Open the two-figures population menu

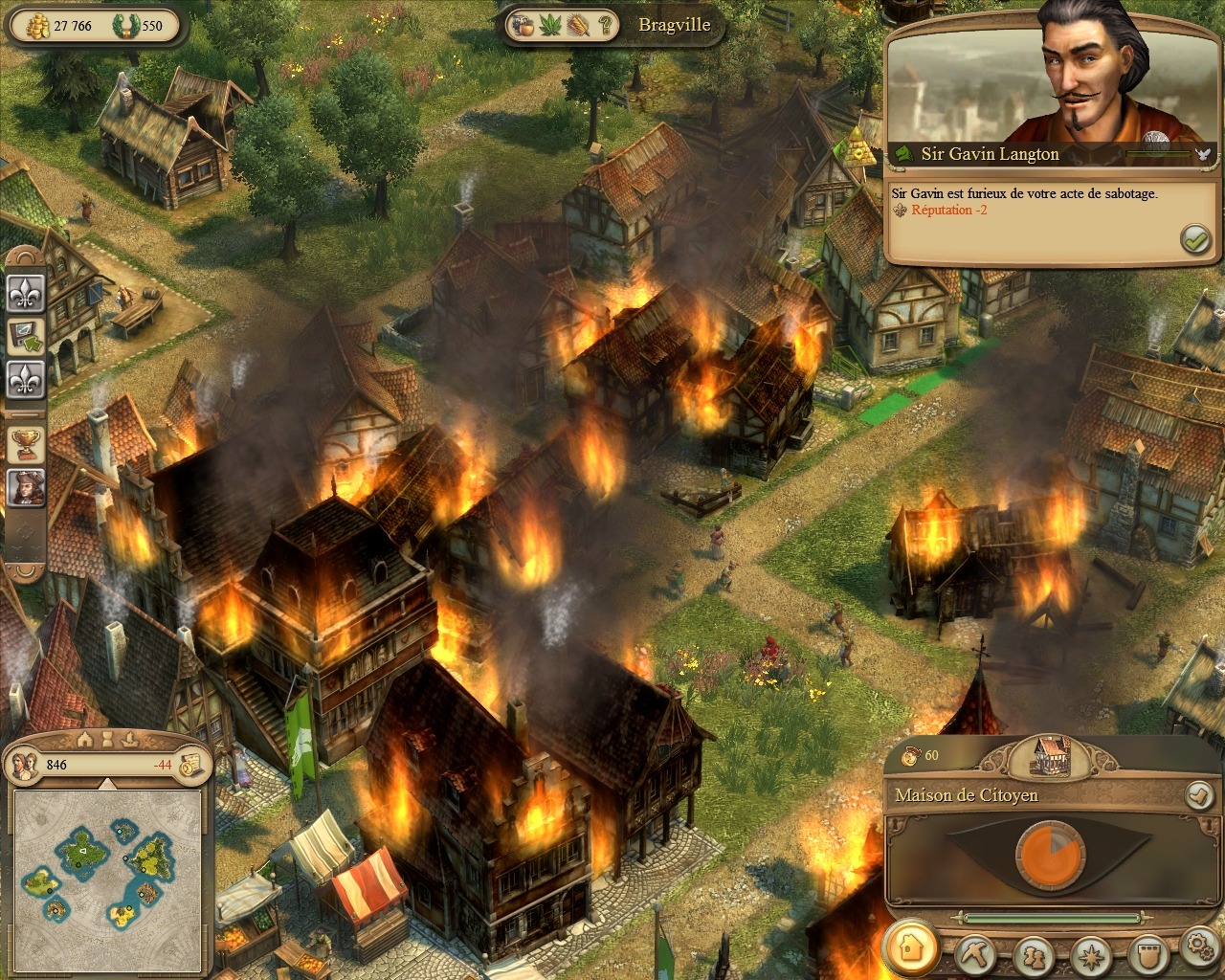pos(1035,954)
